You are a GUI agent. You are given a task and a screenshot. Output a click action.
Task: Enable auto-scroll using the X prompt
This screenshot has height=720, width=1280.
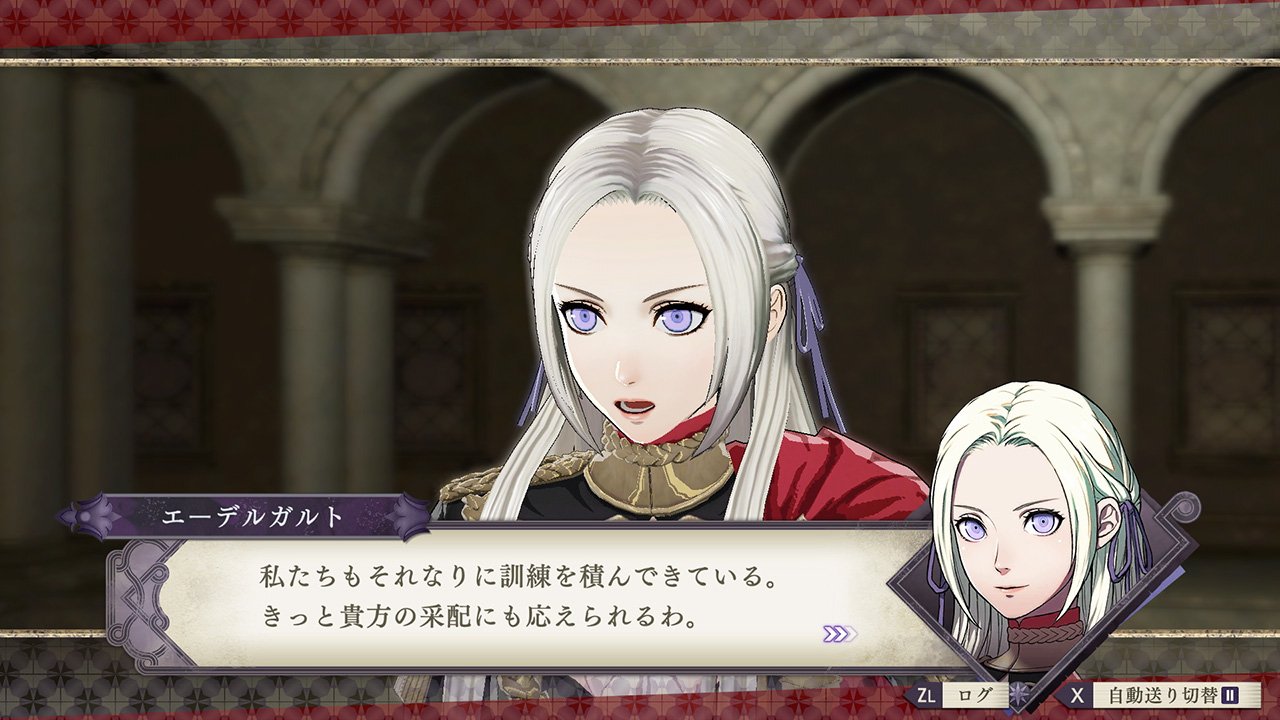pos(1077,693)
